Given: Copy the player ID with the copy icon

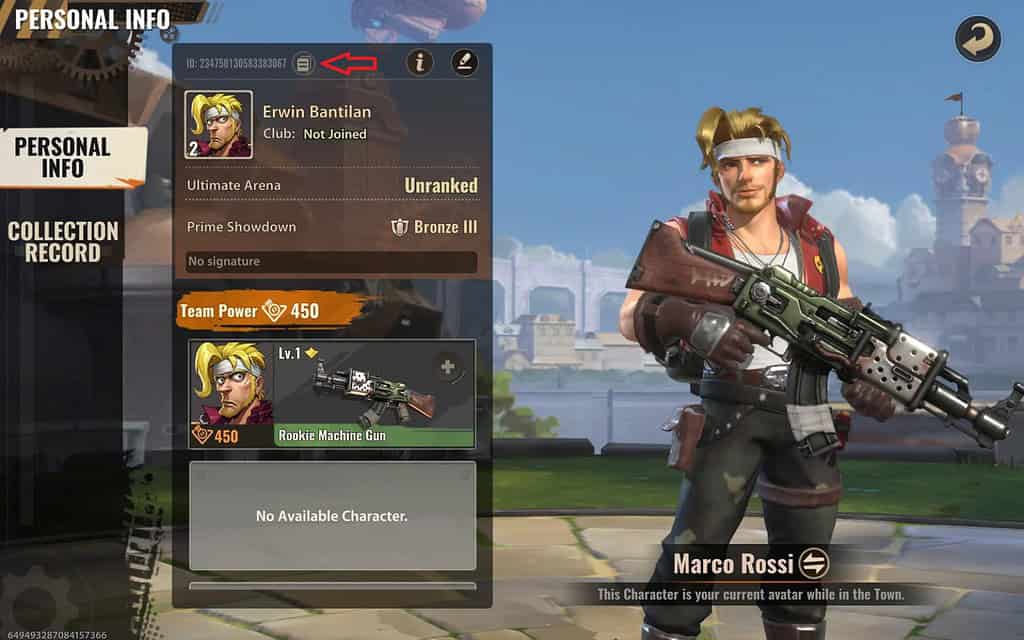Looking at the screenshot, I should click(x=304, y=64).
